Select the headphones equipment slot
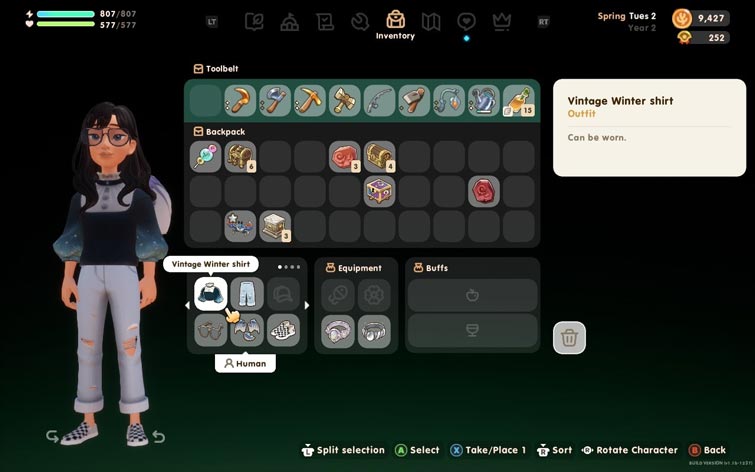Screen dimensions: 755x472 [x=374, y=330]
